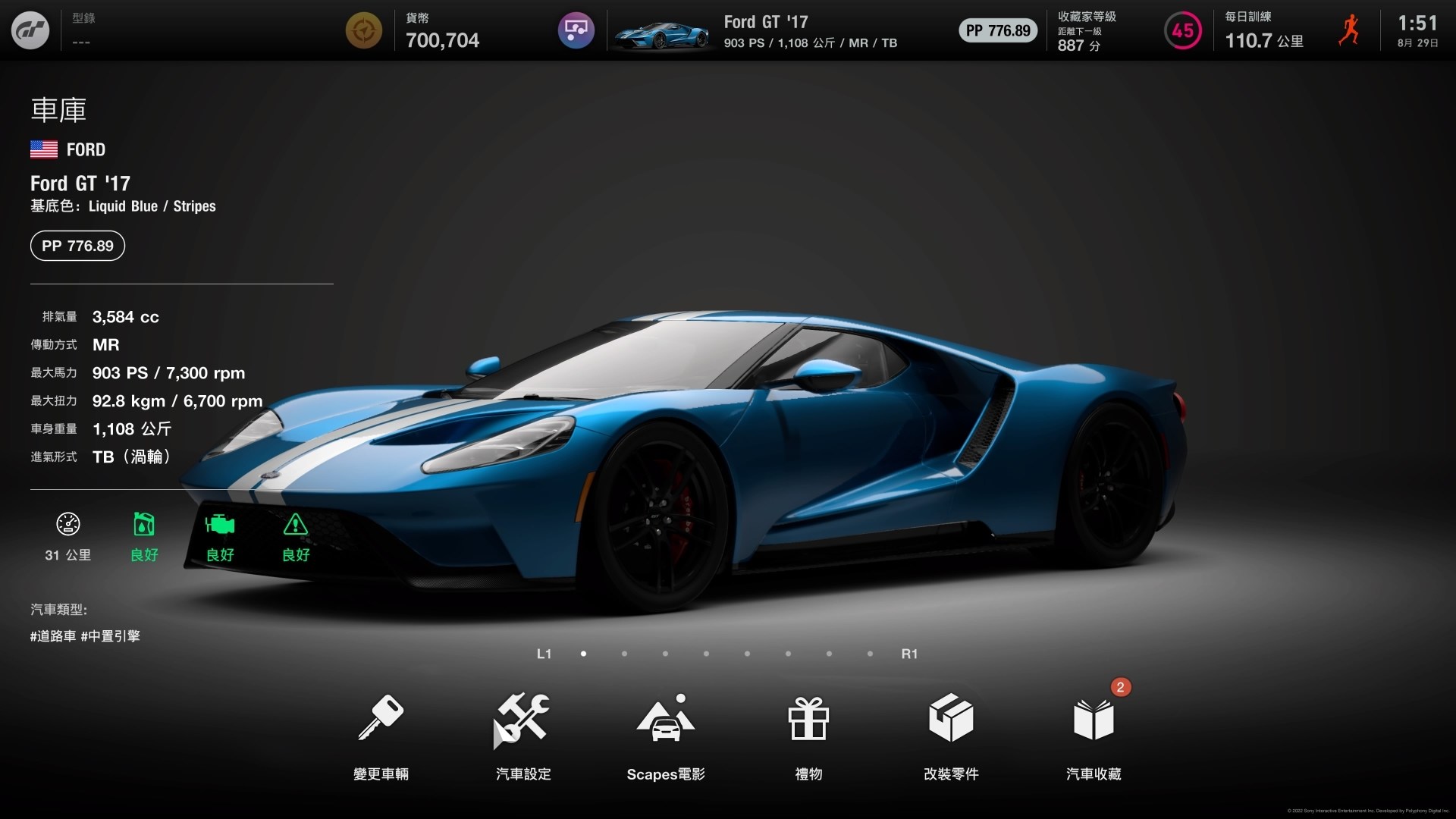Open the 禮物 gift box icon
Image resolution: width=1456 pixels, height=819 pixels.
[808, 720]
